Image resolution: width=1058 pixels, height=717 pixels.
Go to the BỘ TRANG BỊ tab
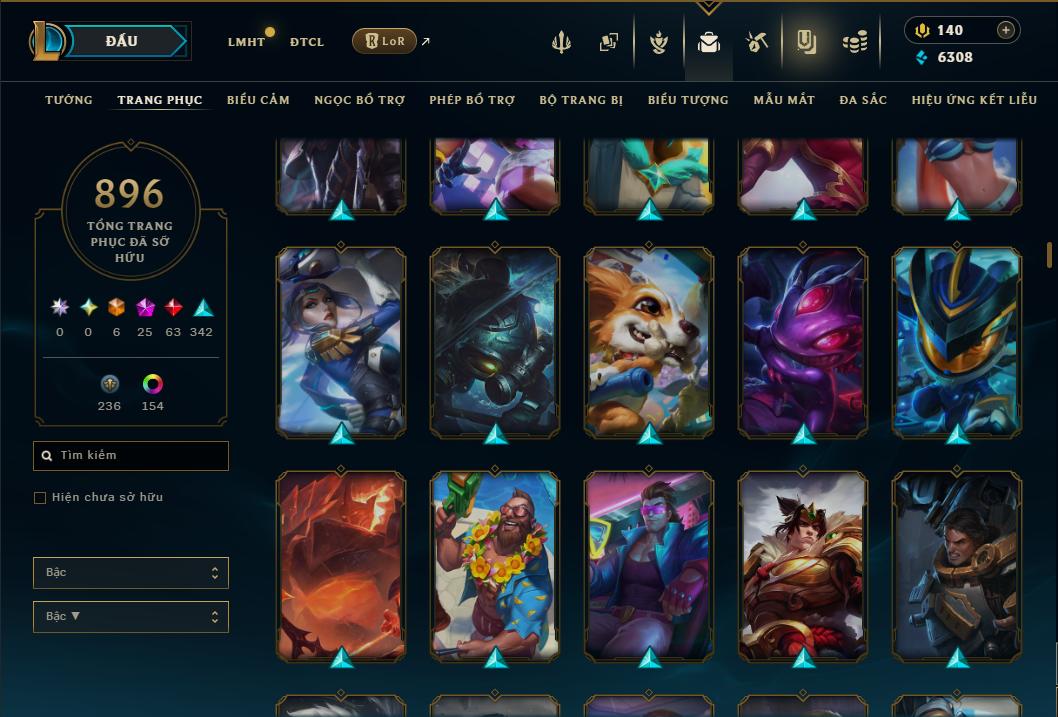[581, 100]
